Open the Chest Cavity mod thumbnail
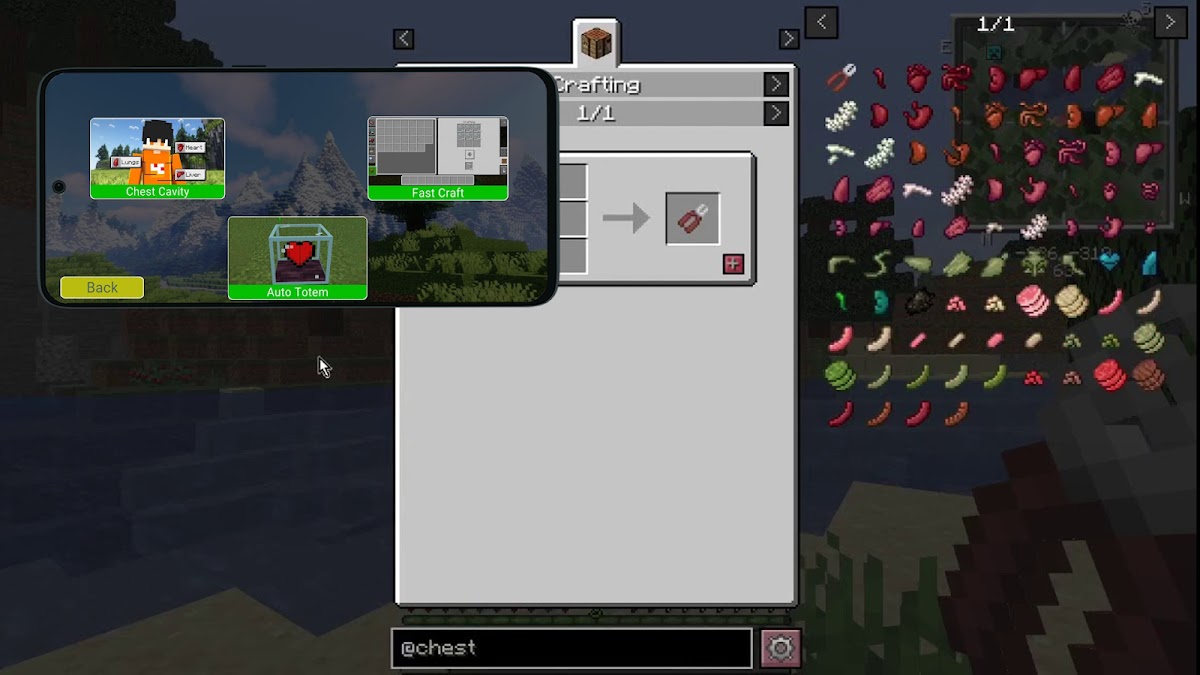 click(x=157, y=158)
